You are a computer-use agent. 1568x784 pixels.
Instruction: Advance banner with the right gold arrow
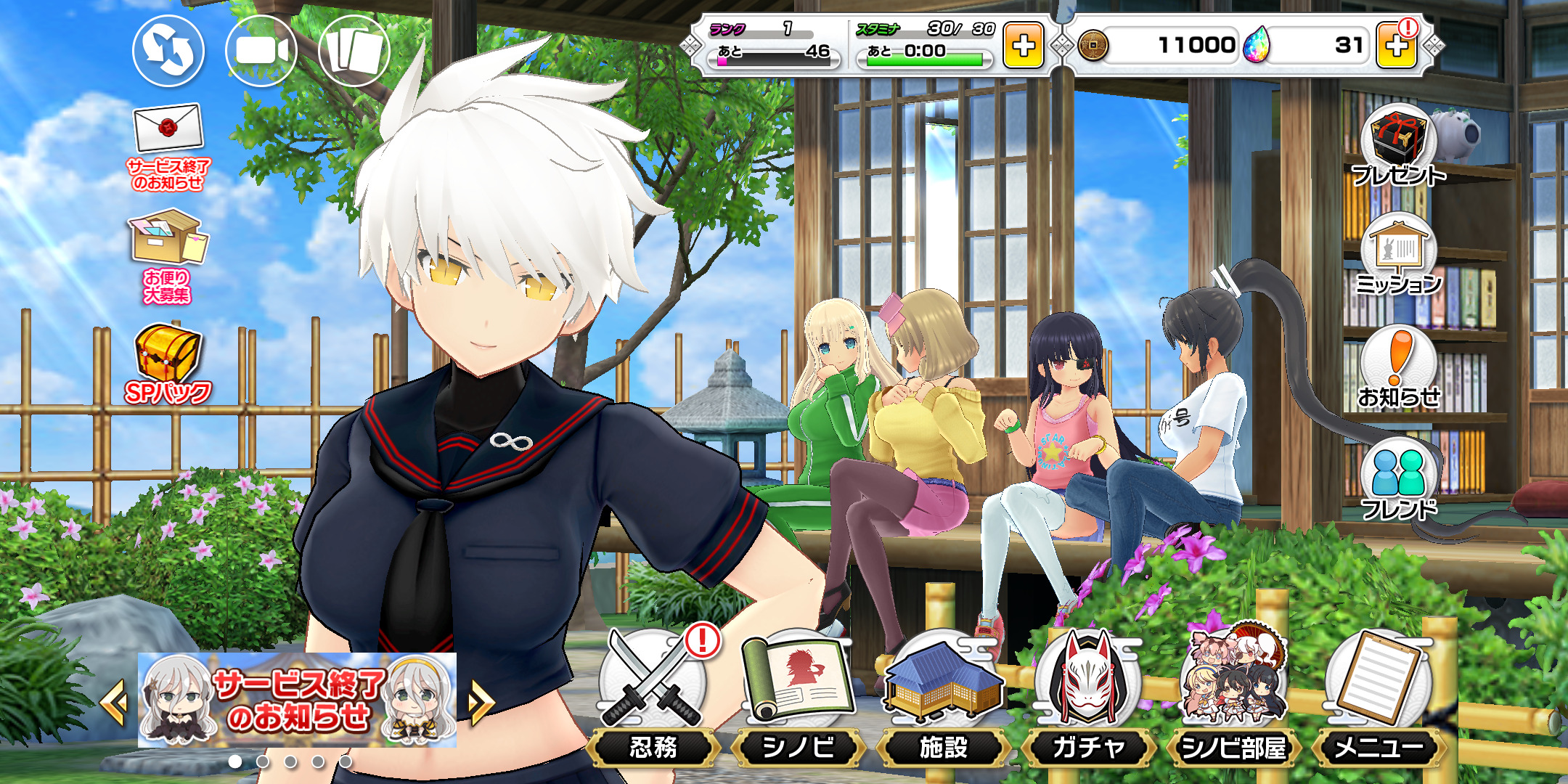(x=481, y=702)
